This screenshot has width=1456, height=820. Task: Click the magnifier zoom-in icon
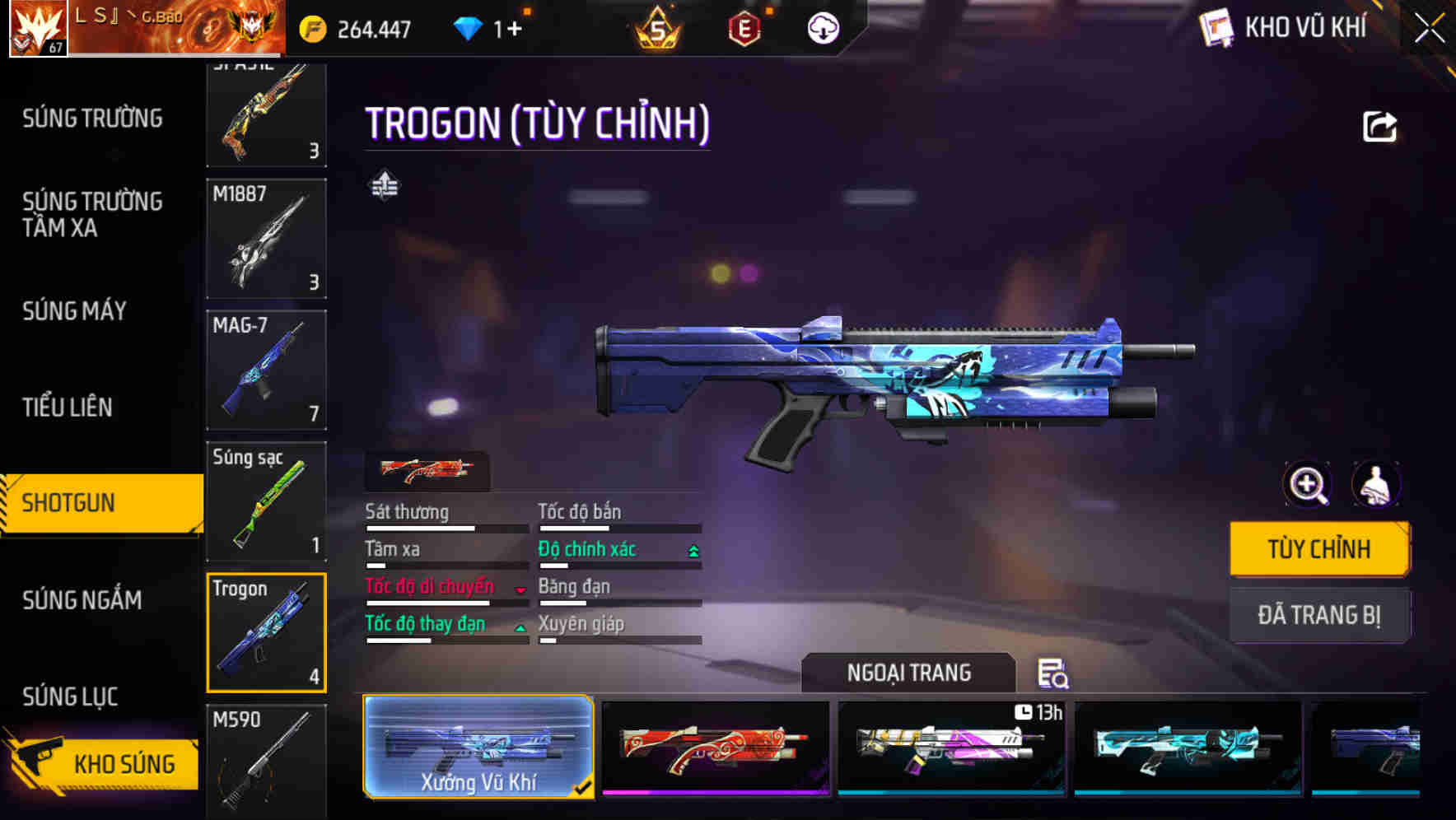[x=1308, y=485]
